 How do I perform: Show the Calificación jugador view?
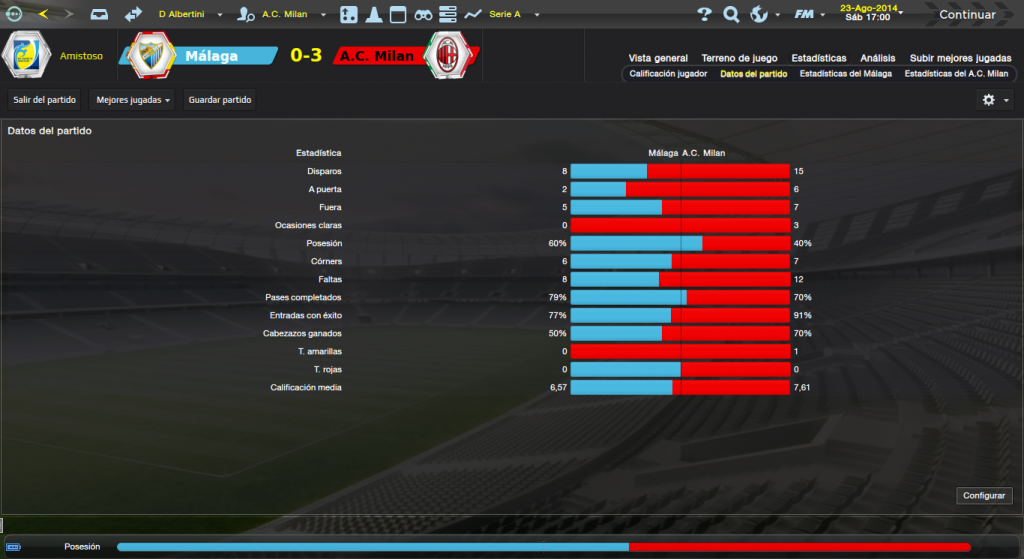668,74
